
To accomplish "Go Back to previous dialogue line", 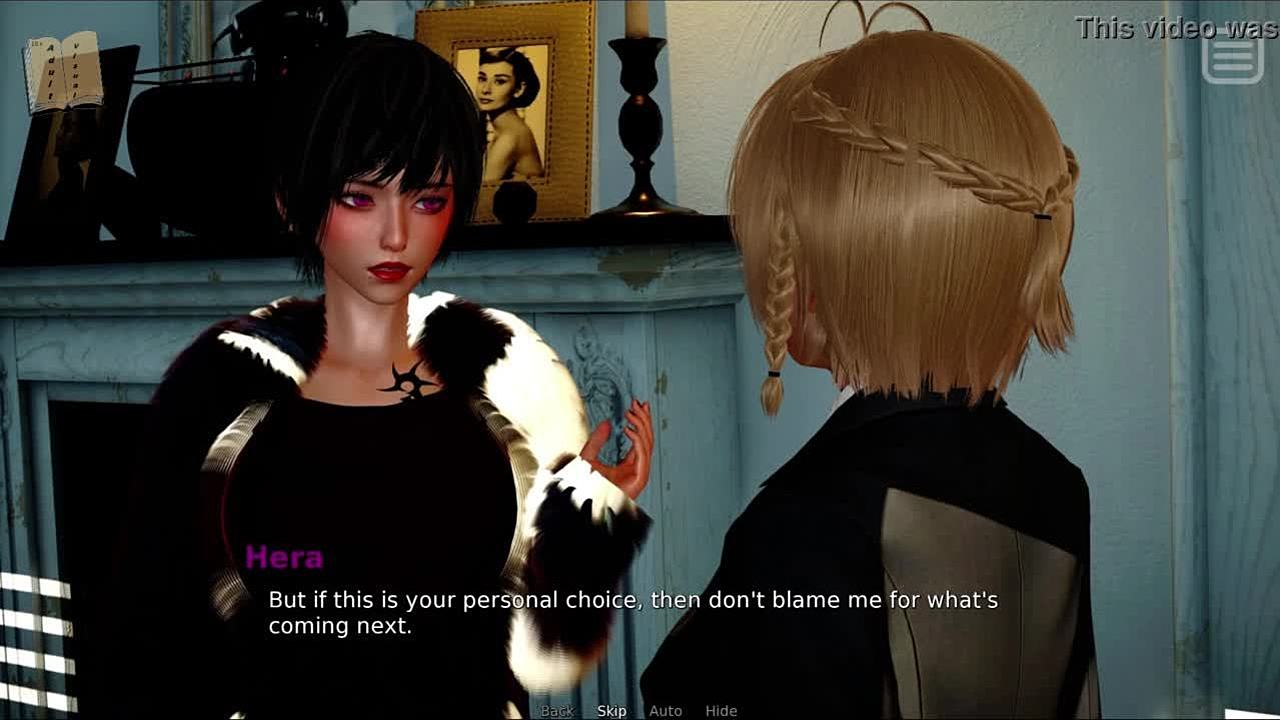I will pos(557,711).
